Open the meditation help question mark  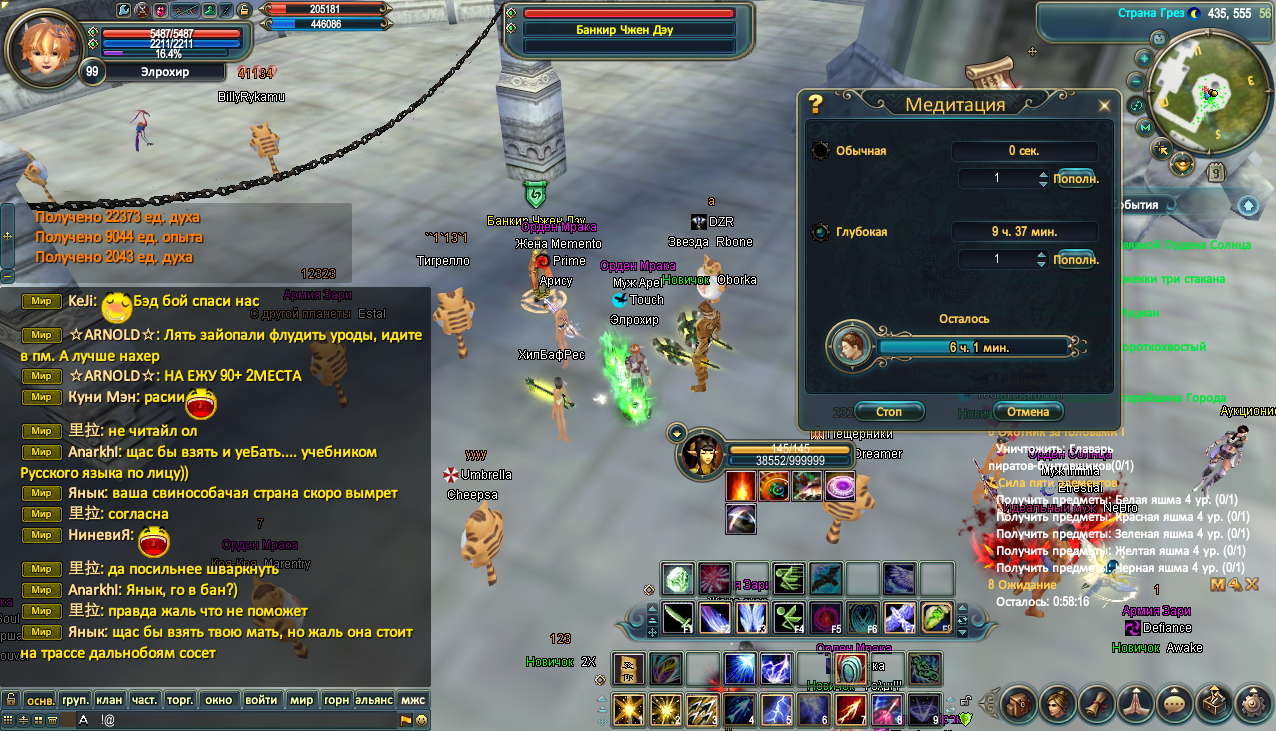click(815, 104)
